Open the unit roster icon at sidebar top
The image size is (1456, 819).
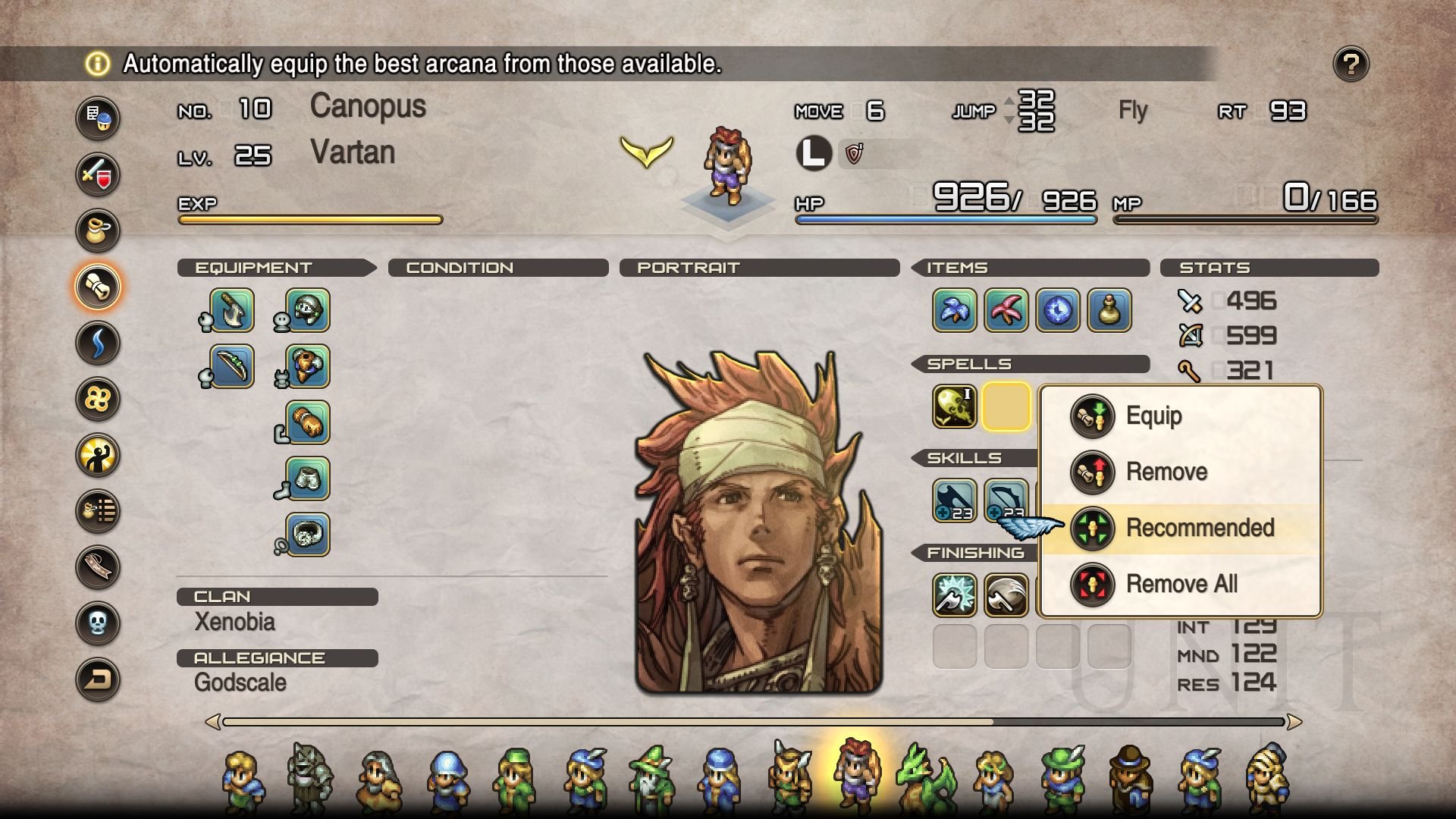pos(97,119)
